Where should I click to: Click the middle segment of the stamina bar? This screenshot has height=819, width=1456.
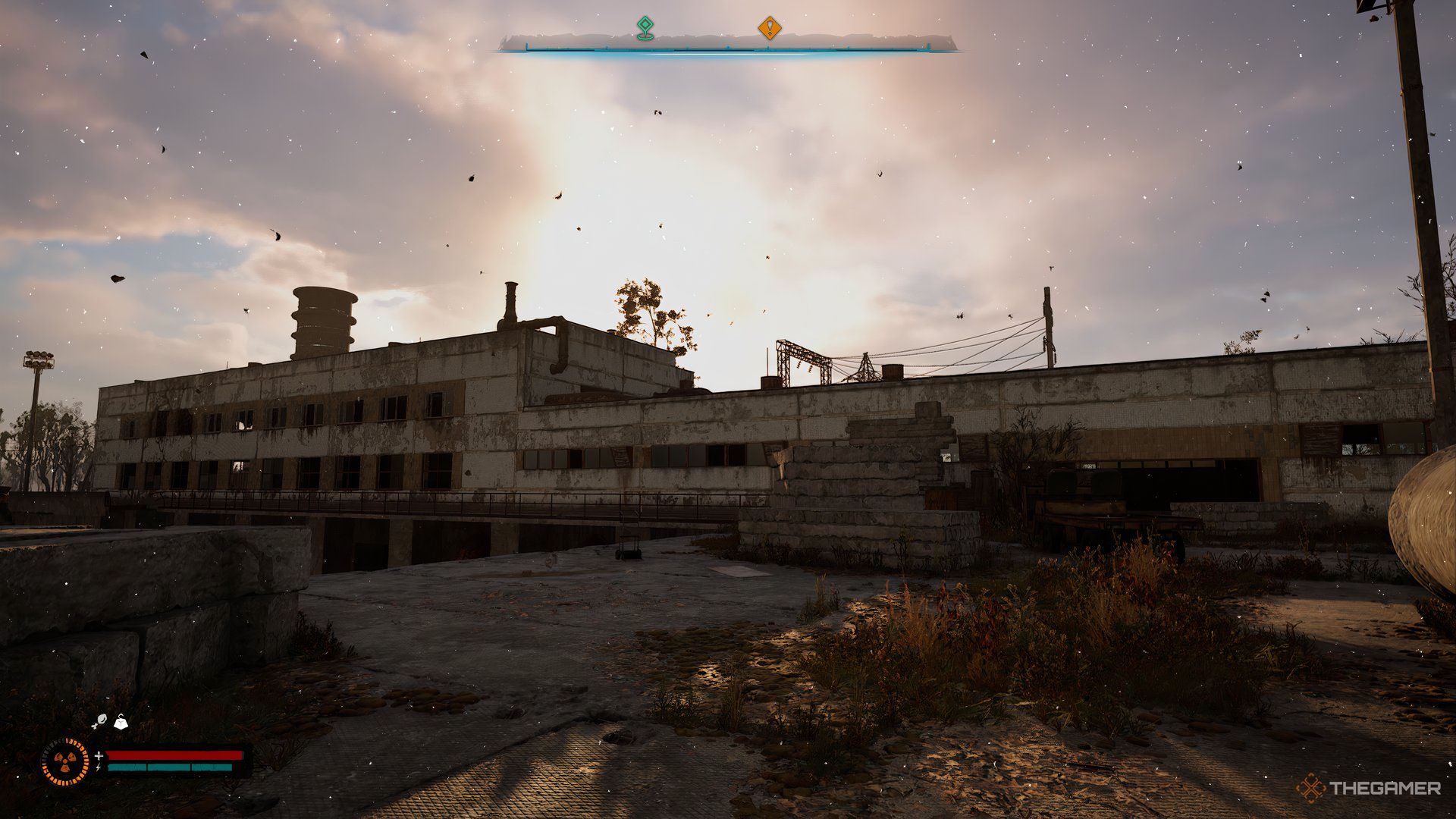168,768
